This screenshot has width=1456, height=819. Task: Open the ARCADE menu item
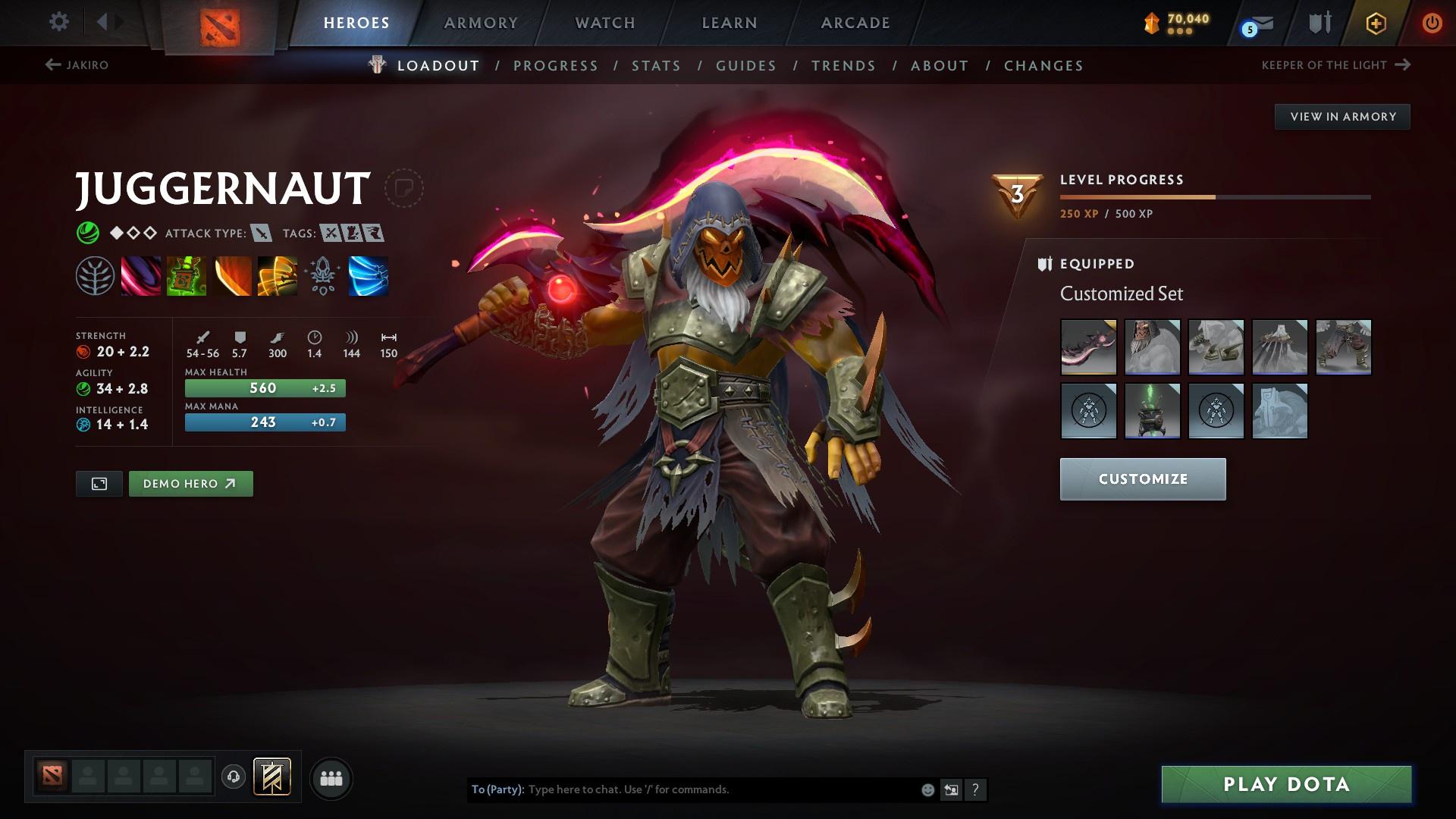[855, 23]
